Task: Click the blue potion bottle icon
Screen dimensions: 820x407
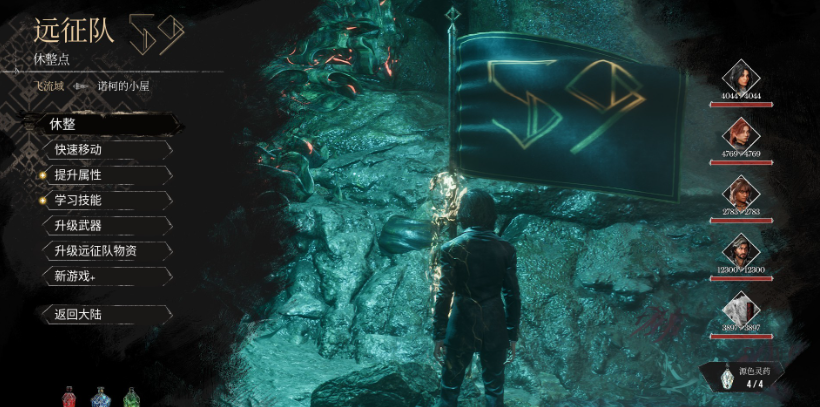Action: (x=100, y=396)
